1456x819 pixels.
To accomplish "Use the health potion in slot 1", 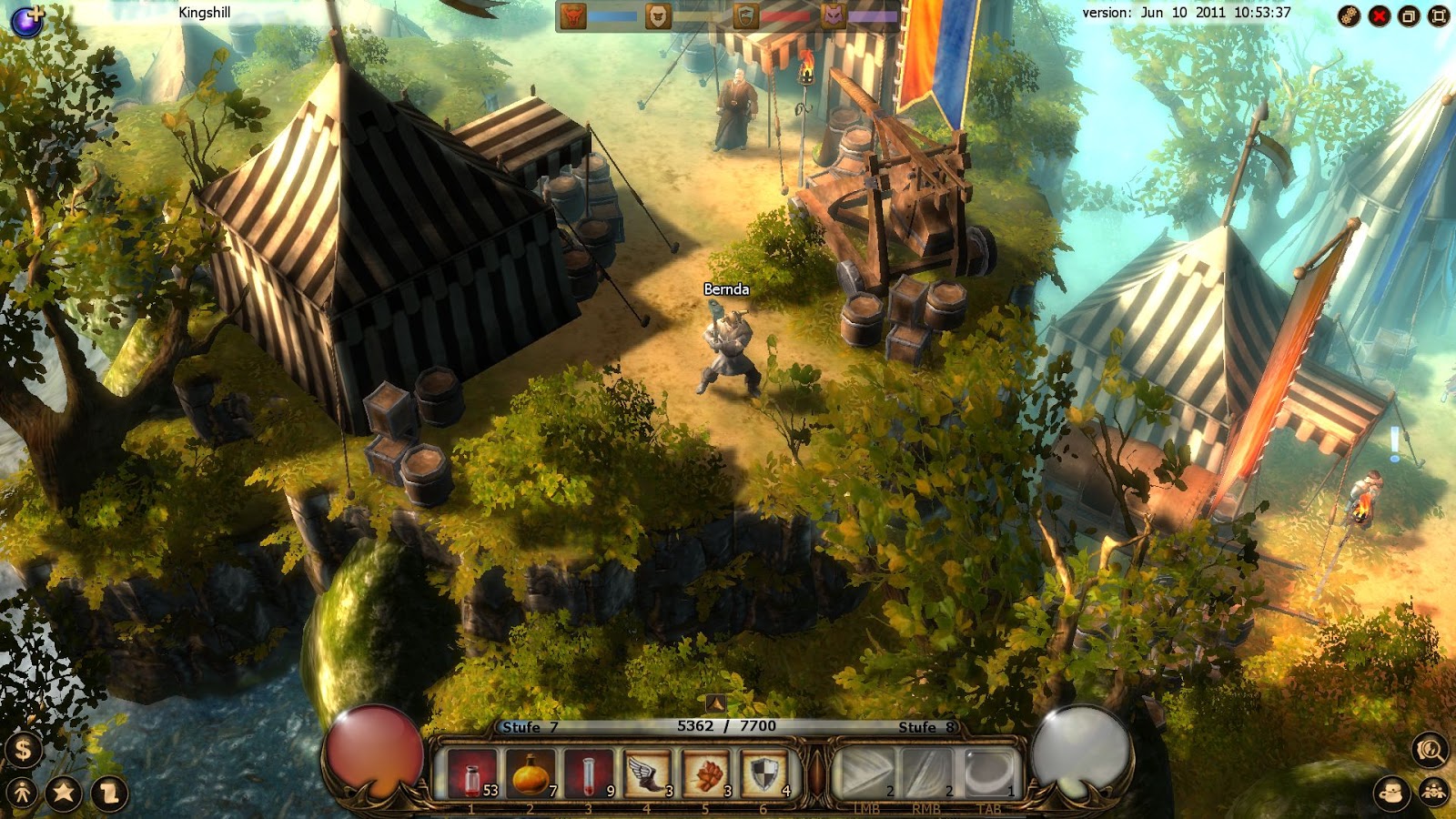I will tap(473, 776).
